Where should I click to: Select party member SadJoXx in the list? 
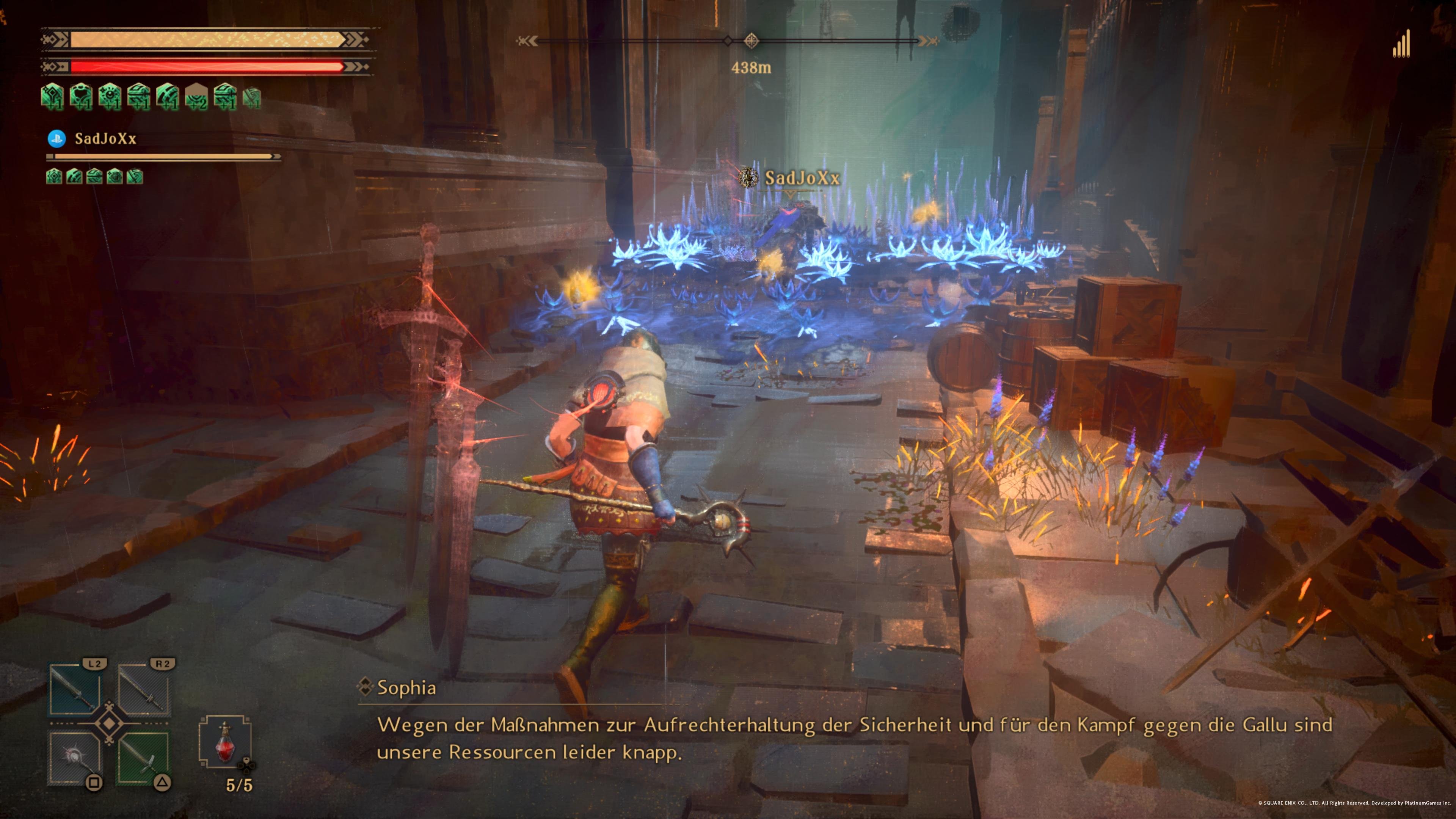pos(106,138)
